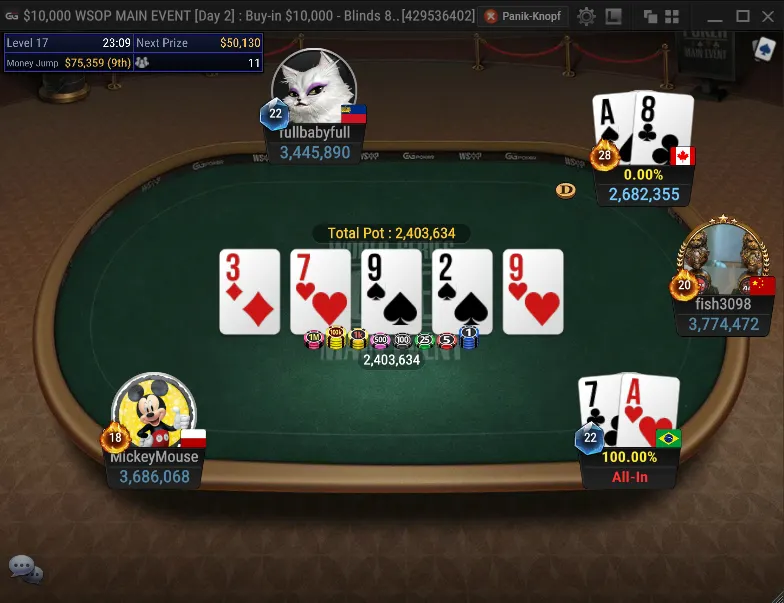The image size is (784, 603).
Task: Close the poker table window
Action: click(769, 16)
